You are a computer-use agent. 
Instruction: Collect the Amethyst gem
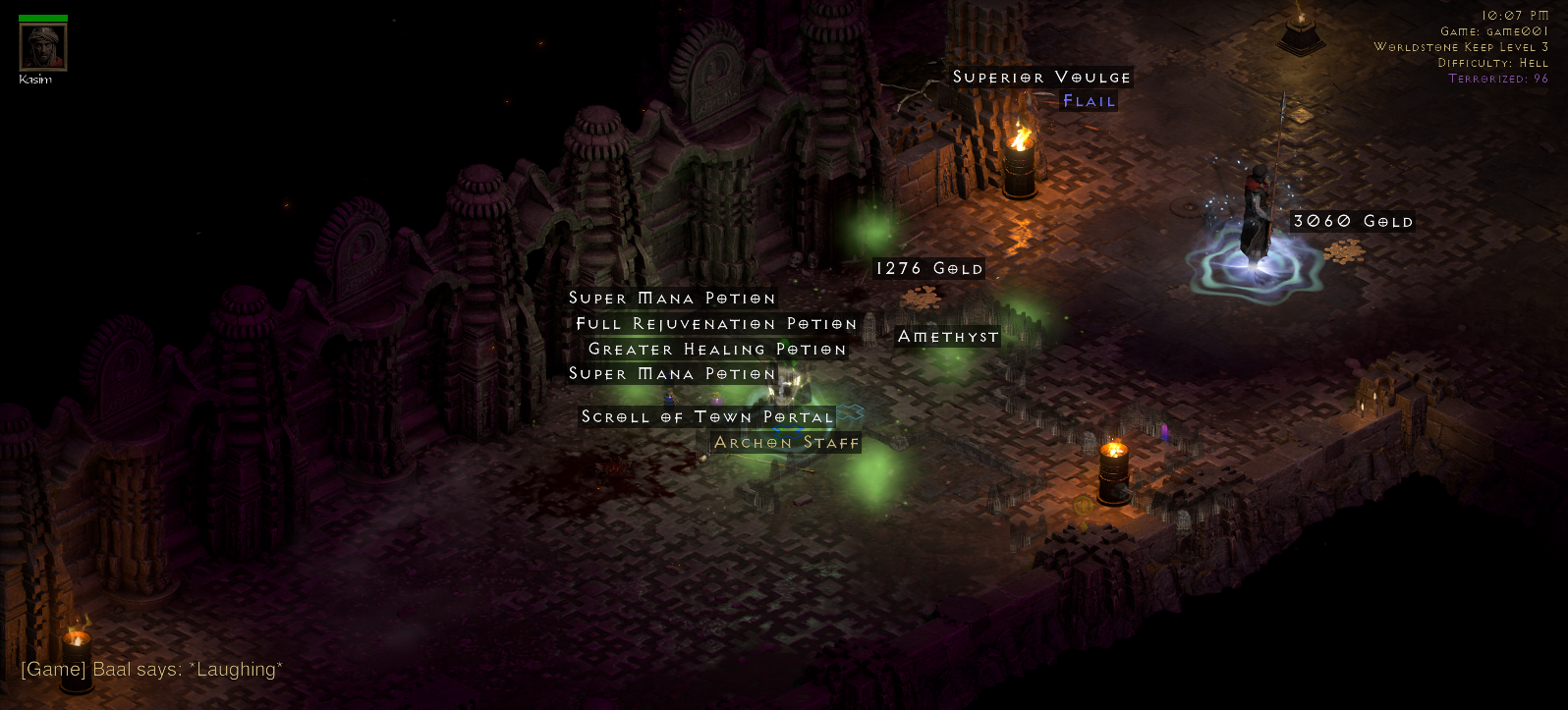coord(946,336)
